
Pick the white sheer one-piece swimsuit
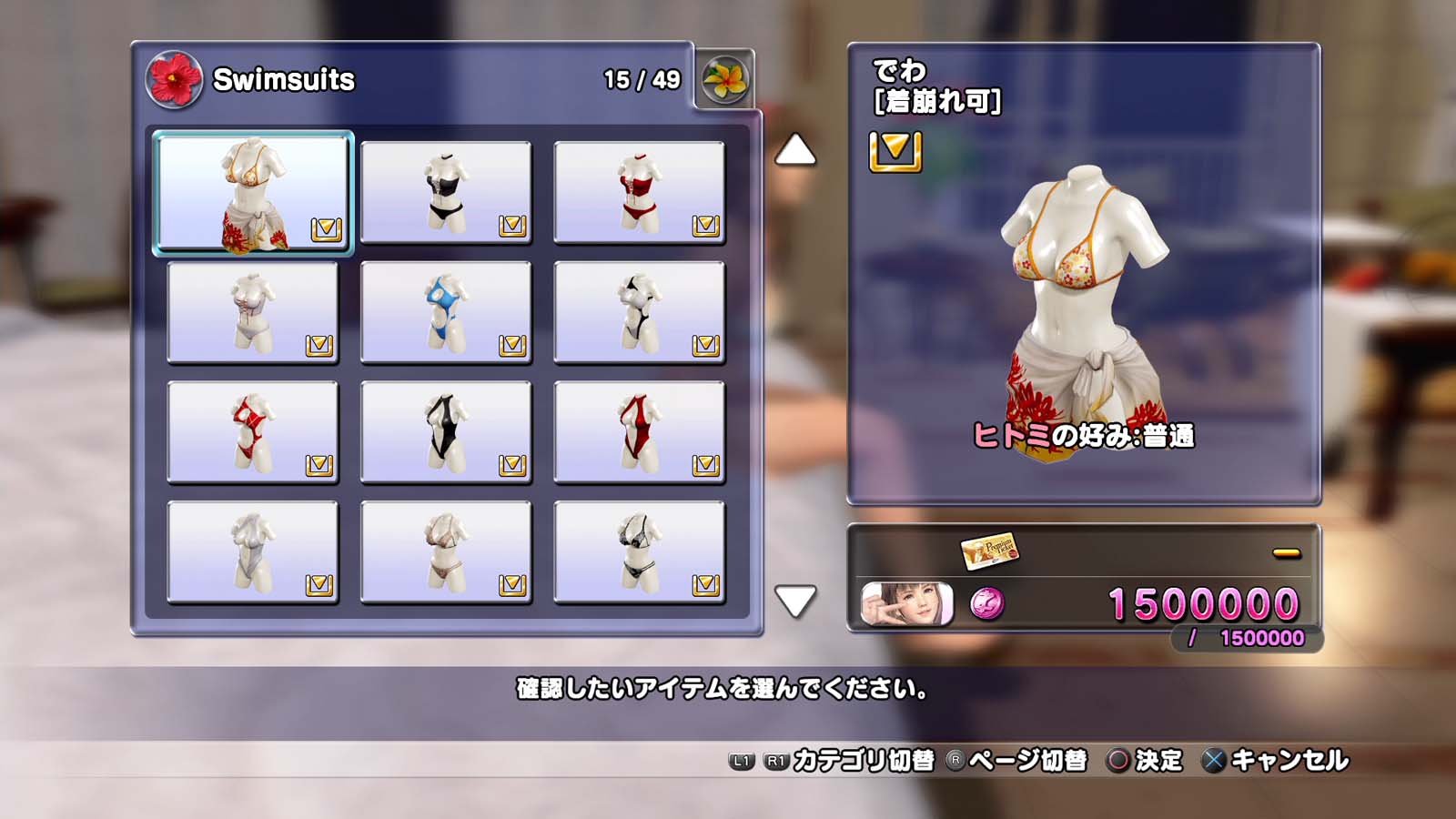pyautogui.click(x=253, y=552)
